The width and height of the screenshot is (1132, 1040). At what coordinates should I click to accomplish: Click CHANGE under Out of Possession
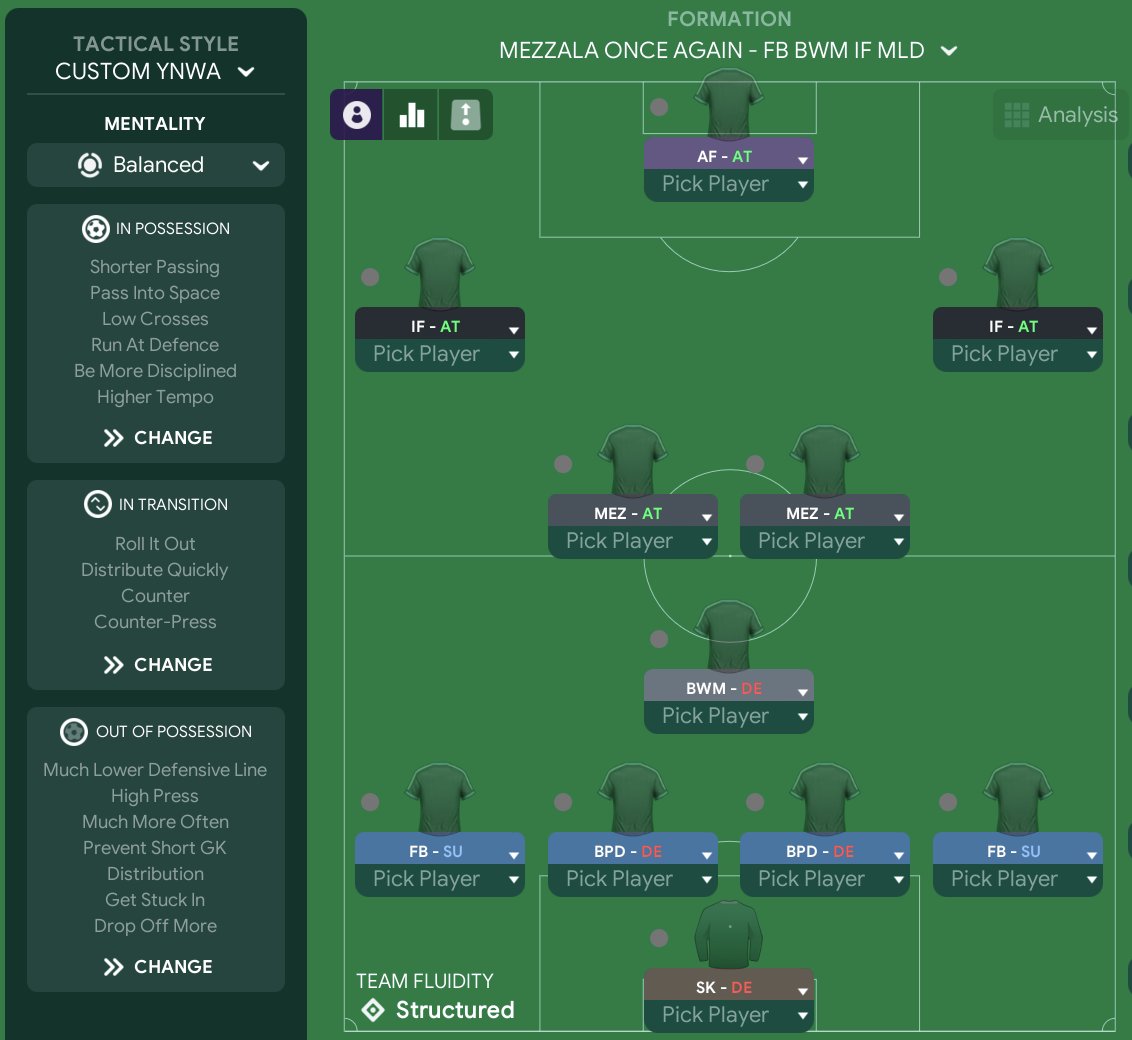(157, 967)
